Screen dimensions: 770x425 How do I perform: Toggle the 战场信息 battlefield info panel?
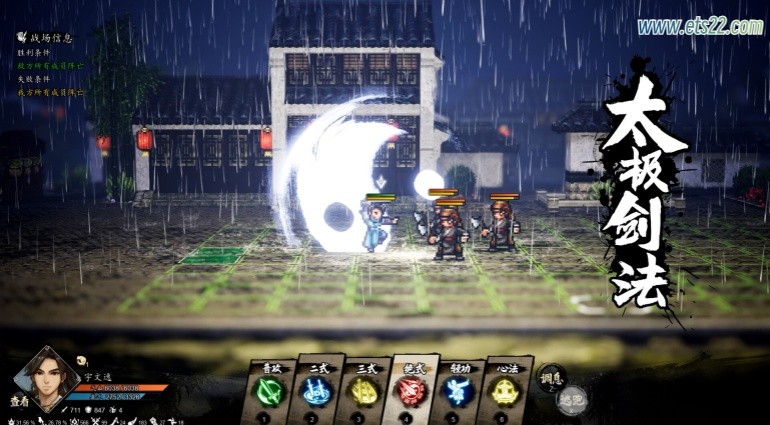click(47, 39)
